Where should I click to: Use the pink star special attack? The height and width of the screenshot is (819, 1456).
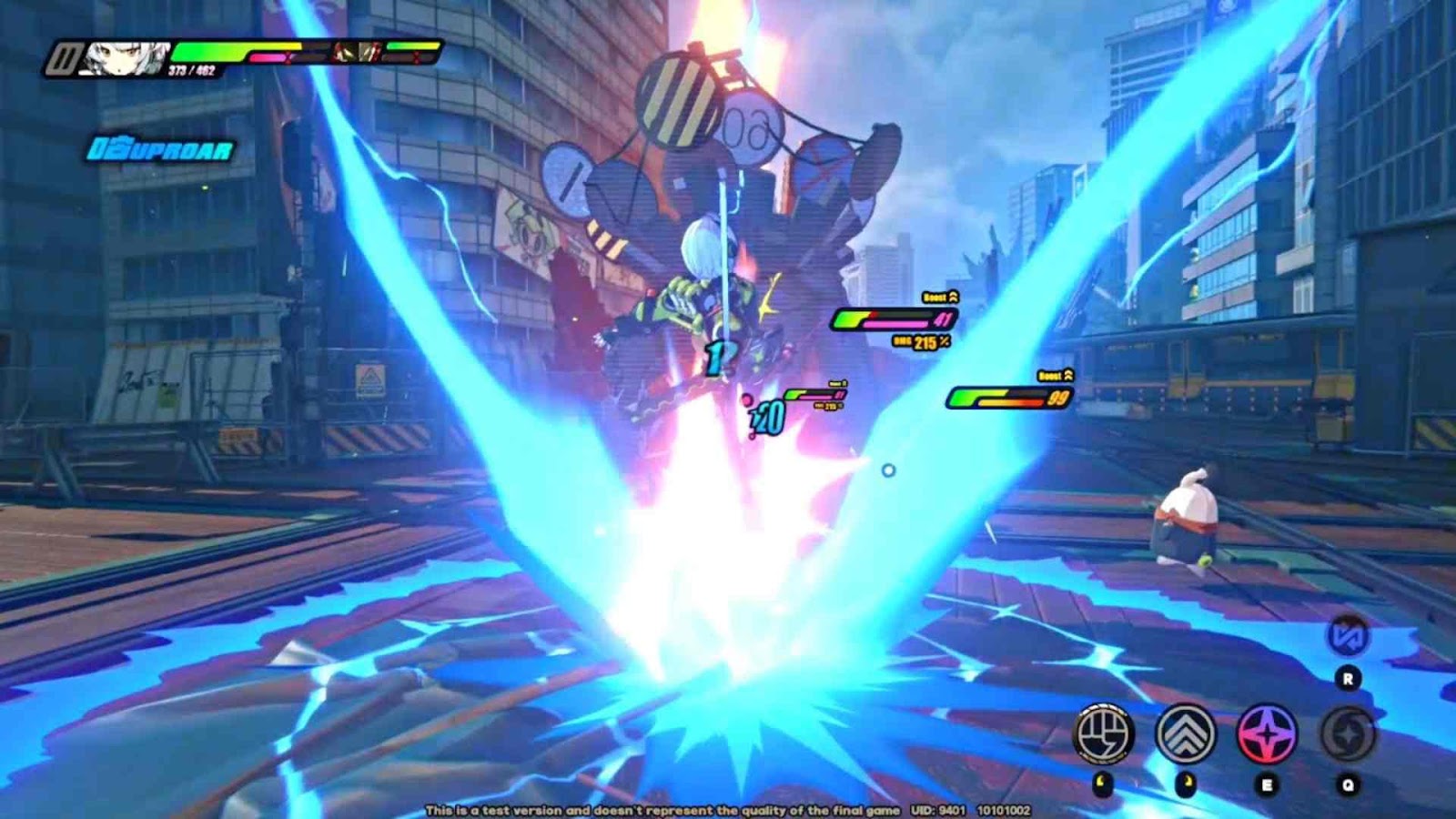click(x=1267, y=733)
